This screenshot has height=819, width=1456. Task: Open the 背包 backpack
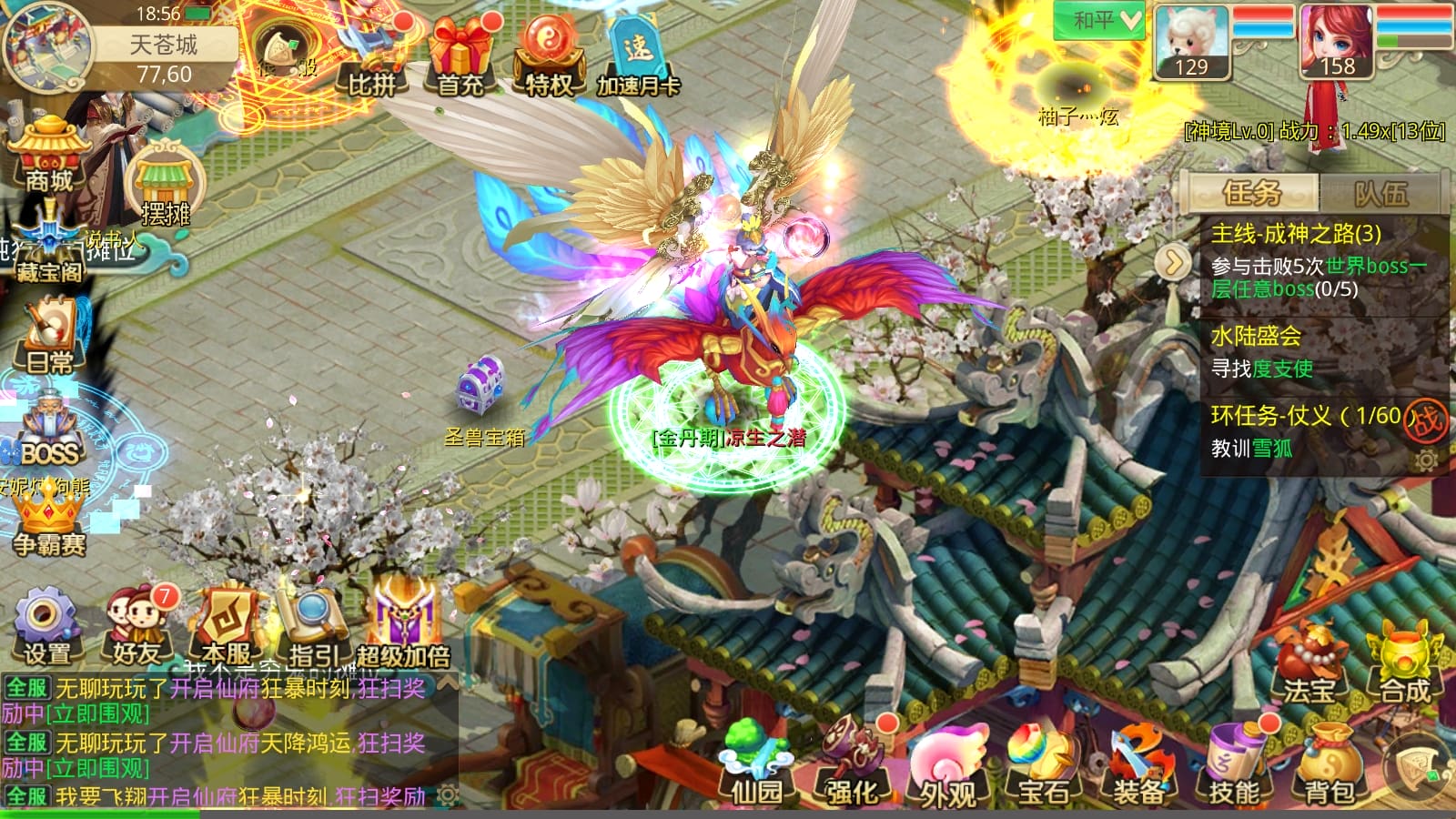tap(1330, 766)
